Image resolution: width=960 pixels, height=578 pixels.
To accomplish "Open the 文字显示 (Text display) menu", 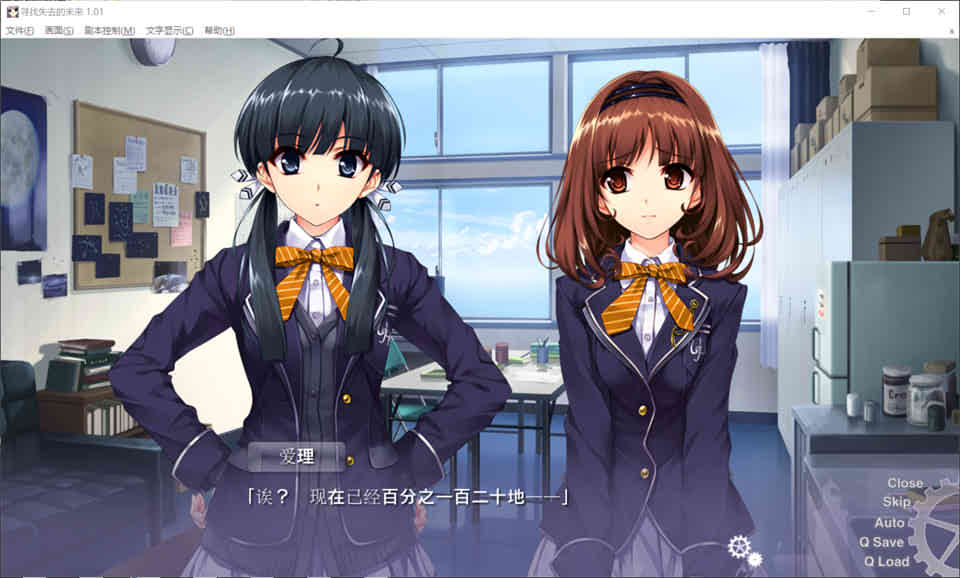I will pyautogui.click(x=169, y=31).
